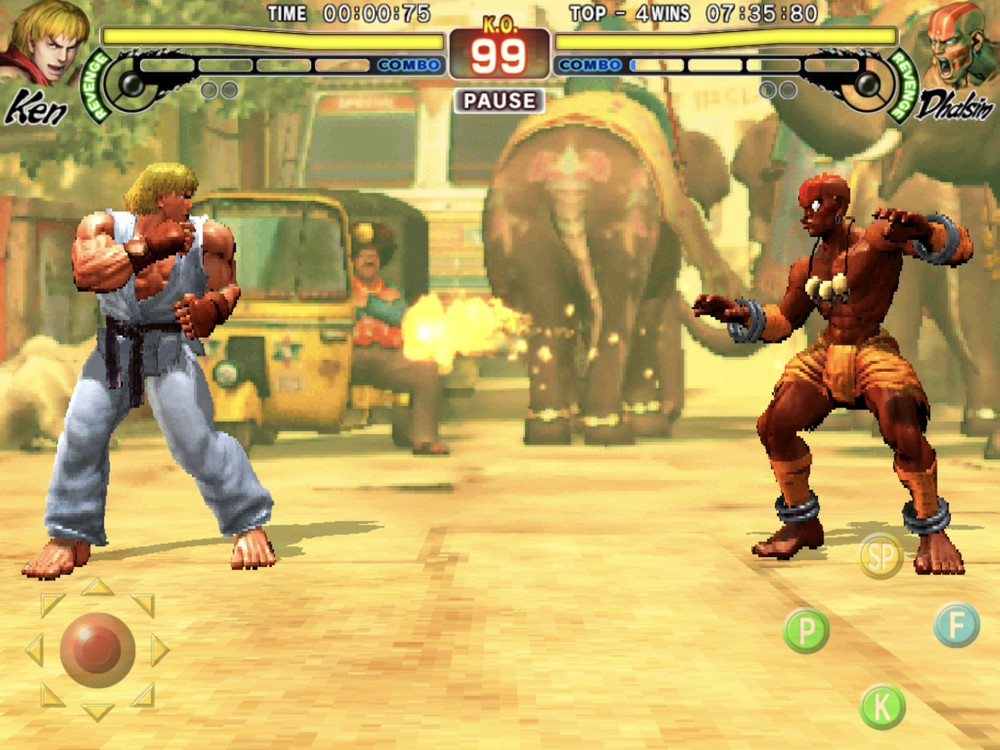Tap the joystick's down arrow
This screenshot has width=1000, height=750.
pyautogui.click(x=97, y=712)
